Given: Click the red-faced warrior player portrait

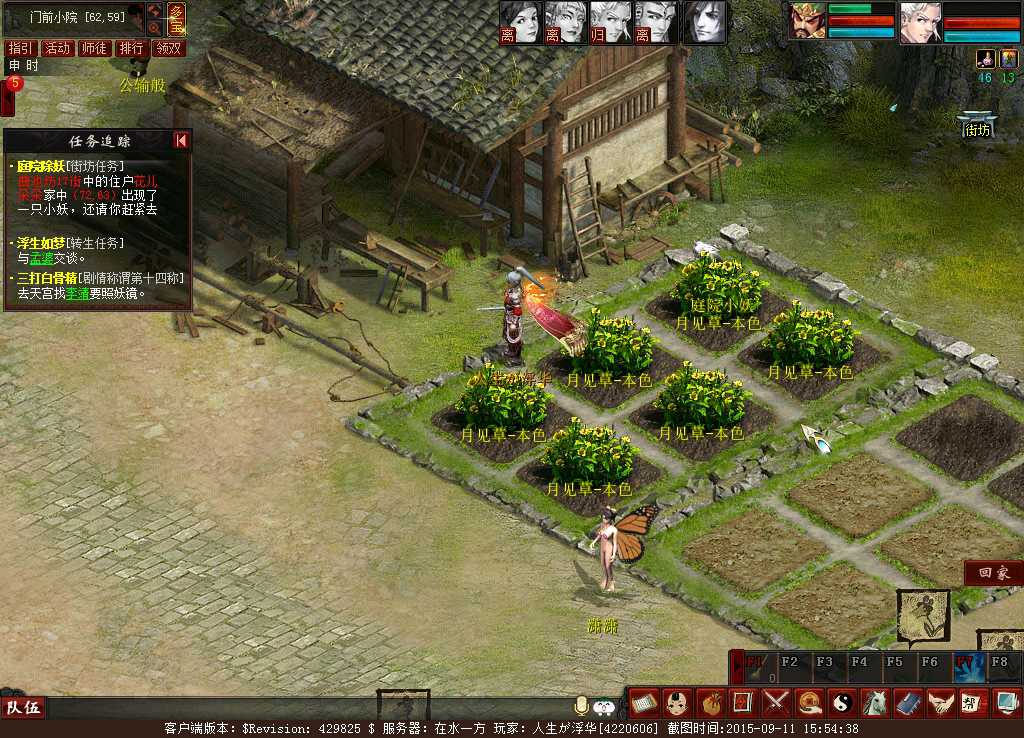Looking at the screenshot, I should tap(807, 22).
